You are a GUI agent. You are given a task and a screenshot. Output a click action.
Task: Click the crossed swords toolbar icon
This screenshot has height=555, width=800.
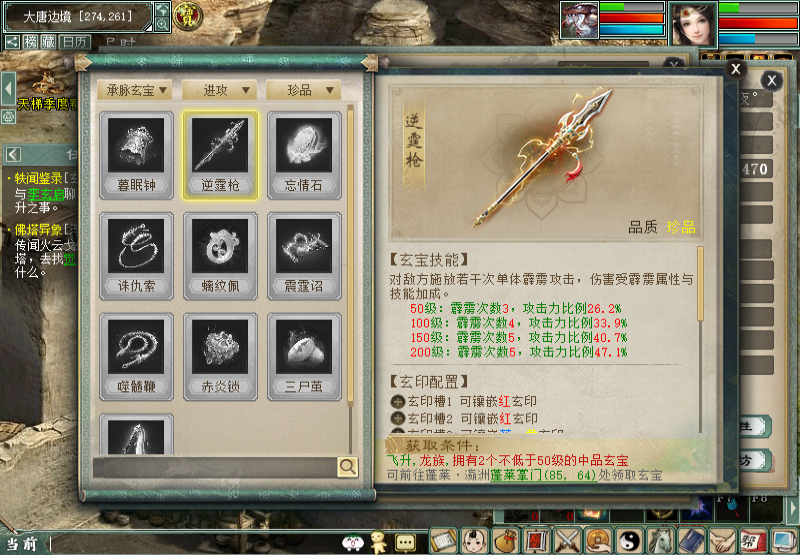(569, 540)
